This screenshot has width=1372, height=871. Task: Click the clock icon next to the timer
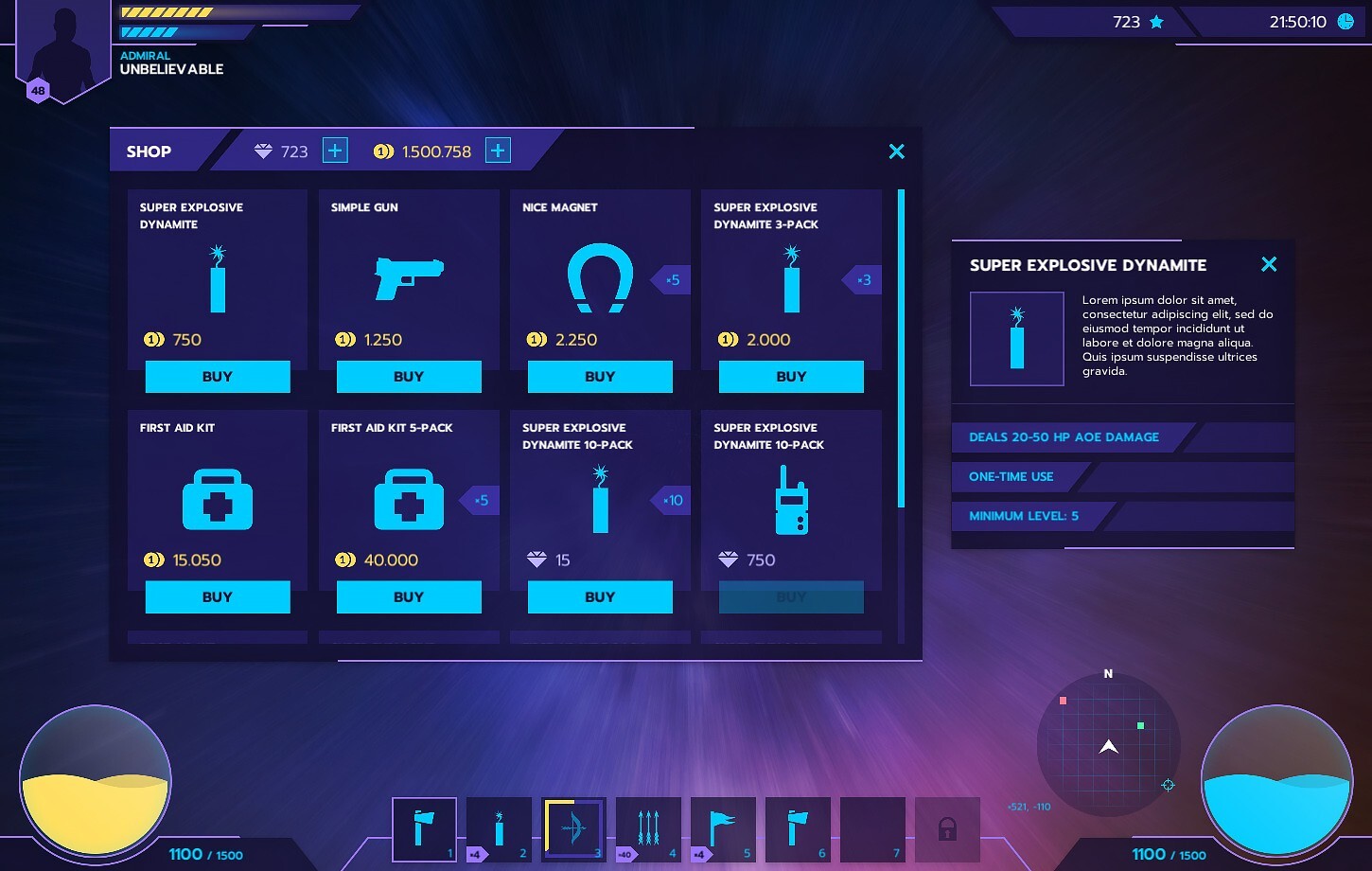1346,21
